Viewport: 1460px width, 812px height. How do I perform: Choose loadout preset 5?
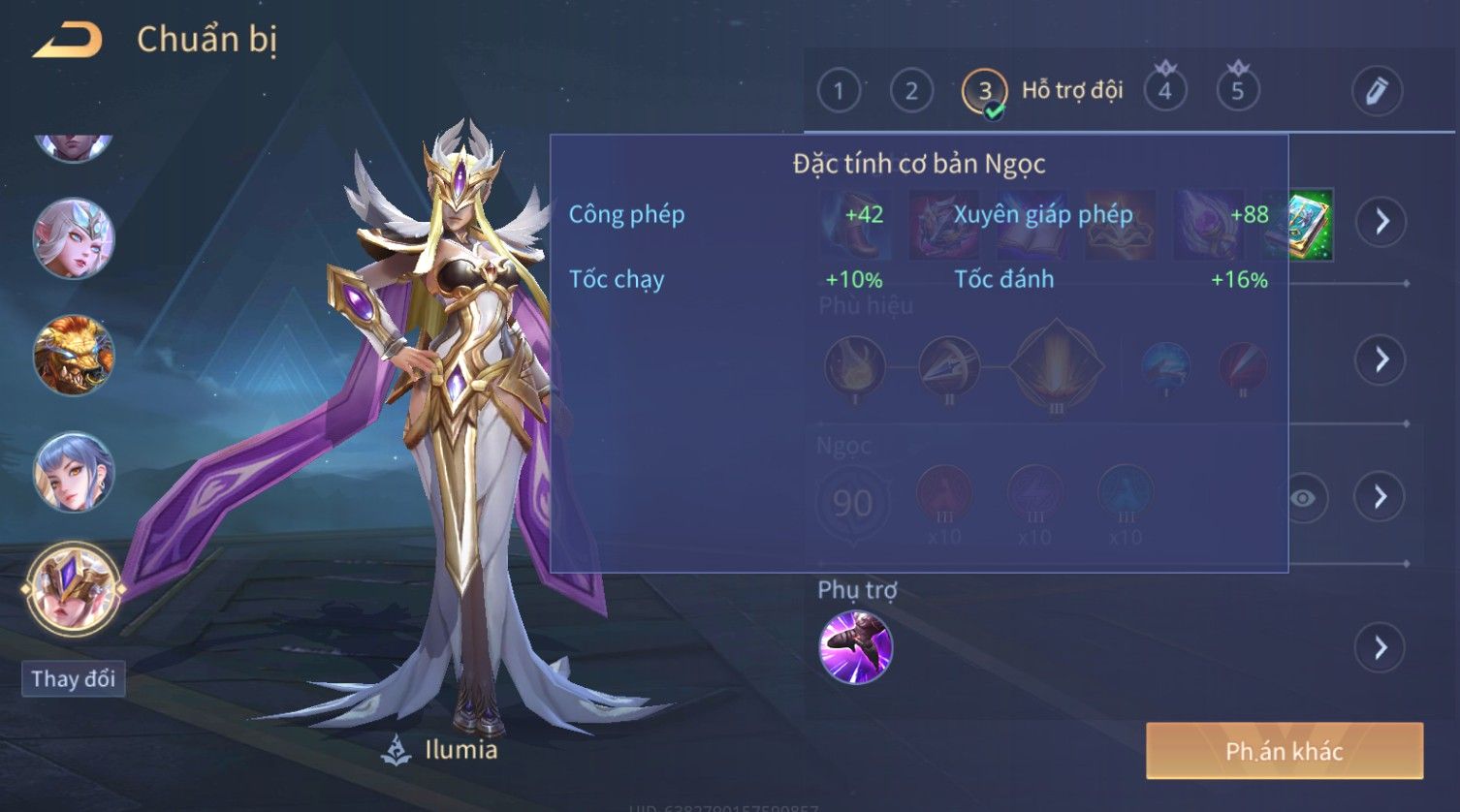point(1237,91)
